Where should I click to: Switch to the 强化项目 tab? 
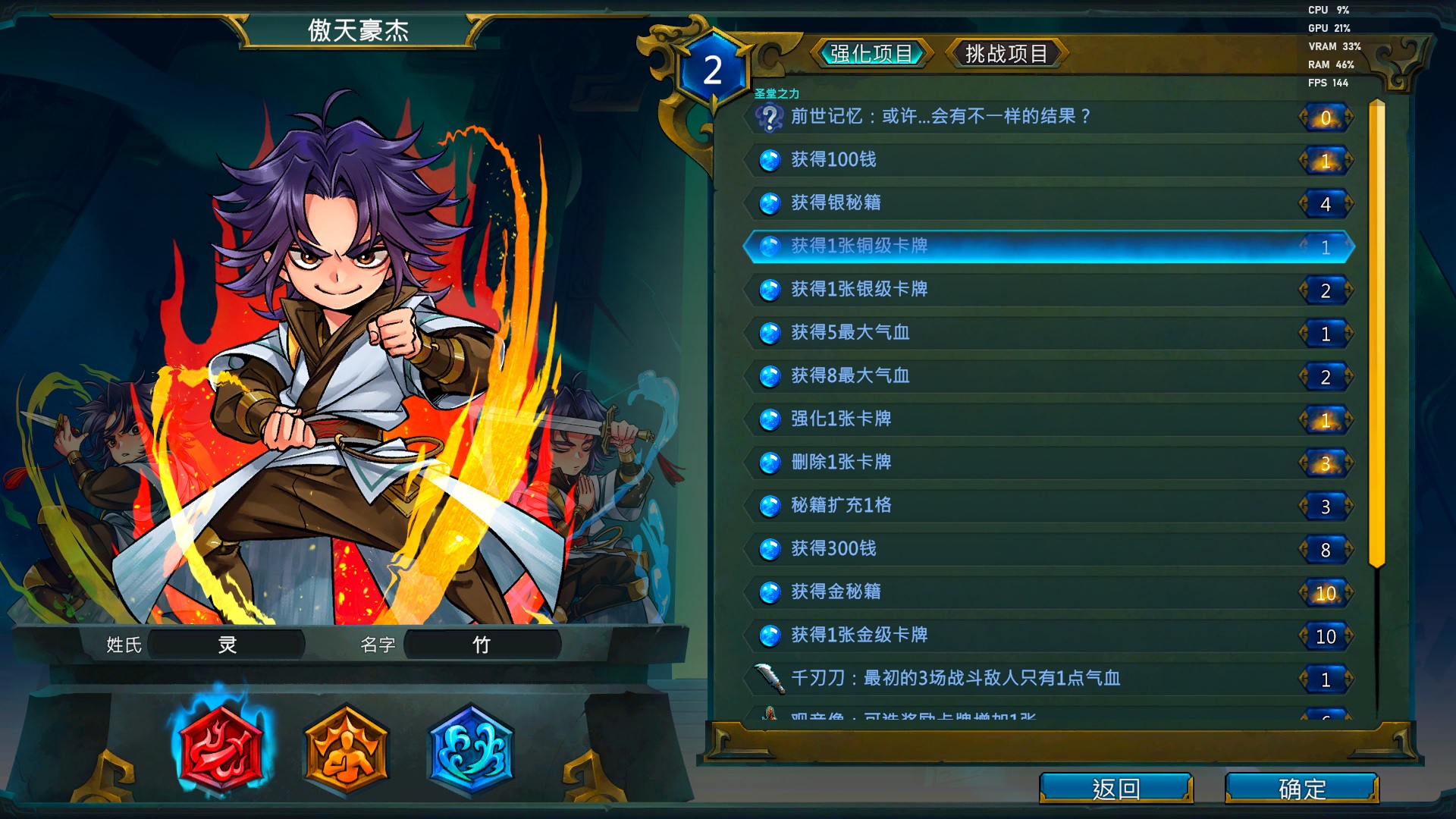tap(871, 54)
